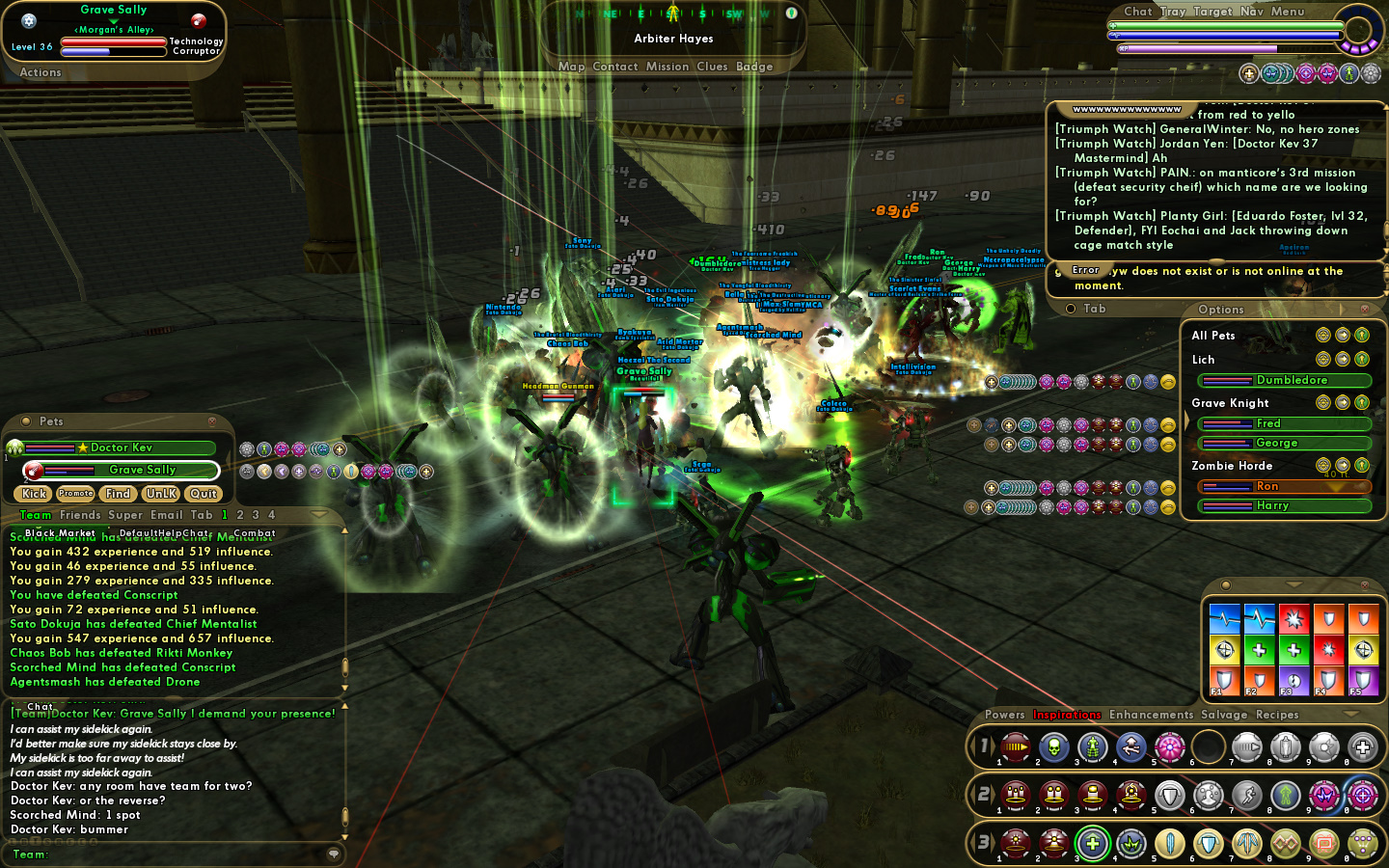The height and width of the screenshot is (868, 1389).
Task: Click the Find member button
Action: click(118, 494)
